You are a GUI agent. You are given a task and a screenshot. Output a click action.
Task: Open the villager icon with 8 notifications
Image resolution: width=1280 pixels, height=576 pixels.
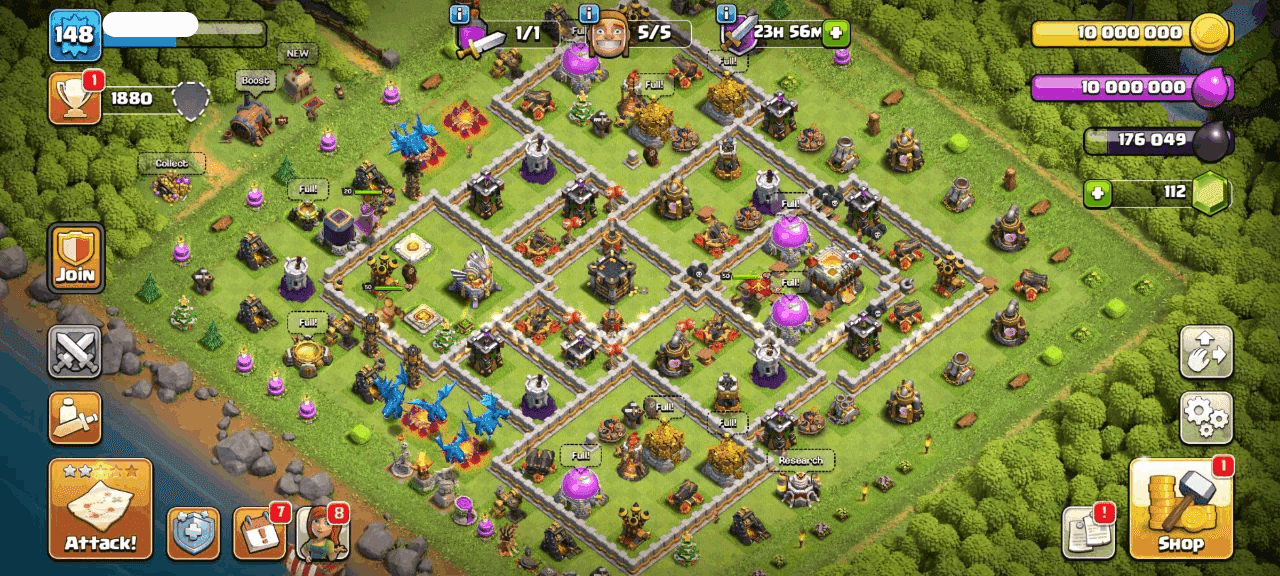[x=321, y=533]
